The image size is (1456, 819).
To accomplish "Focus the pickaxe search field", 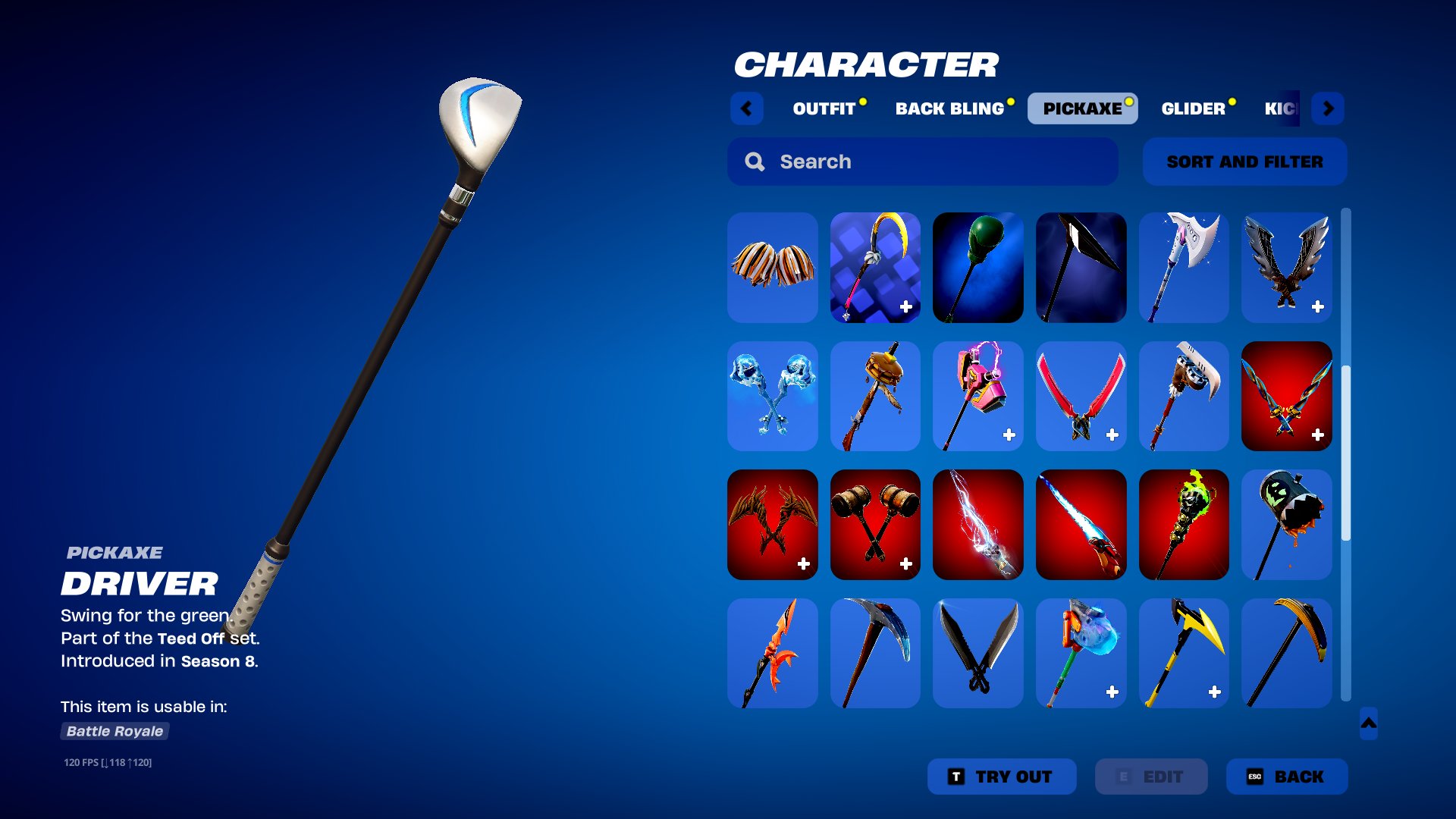I will [x=922, y=162].
